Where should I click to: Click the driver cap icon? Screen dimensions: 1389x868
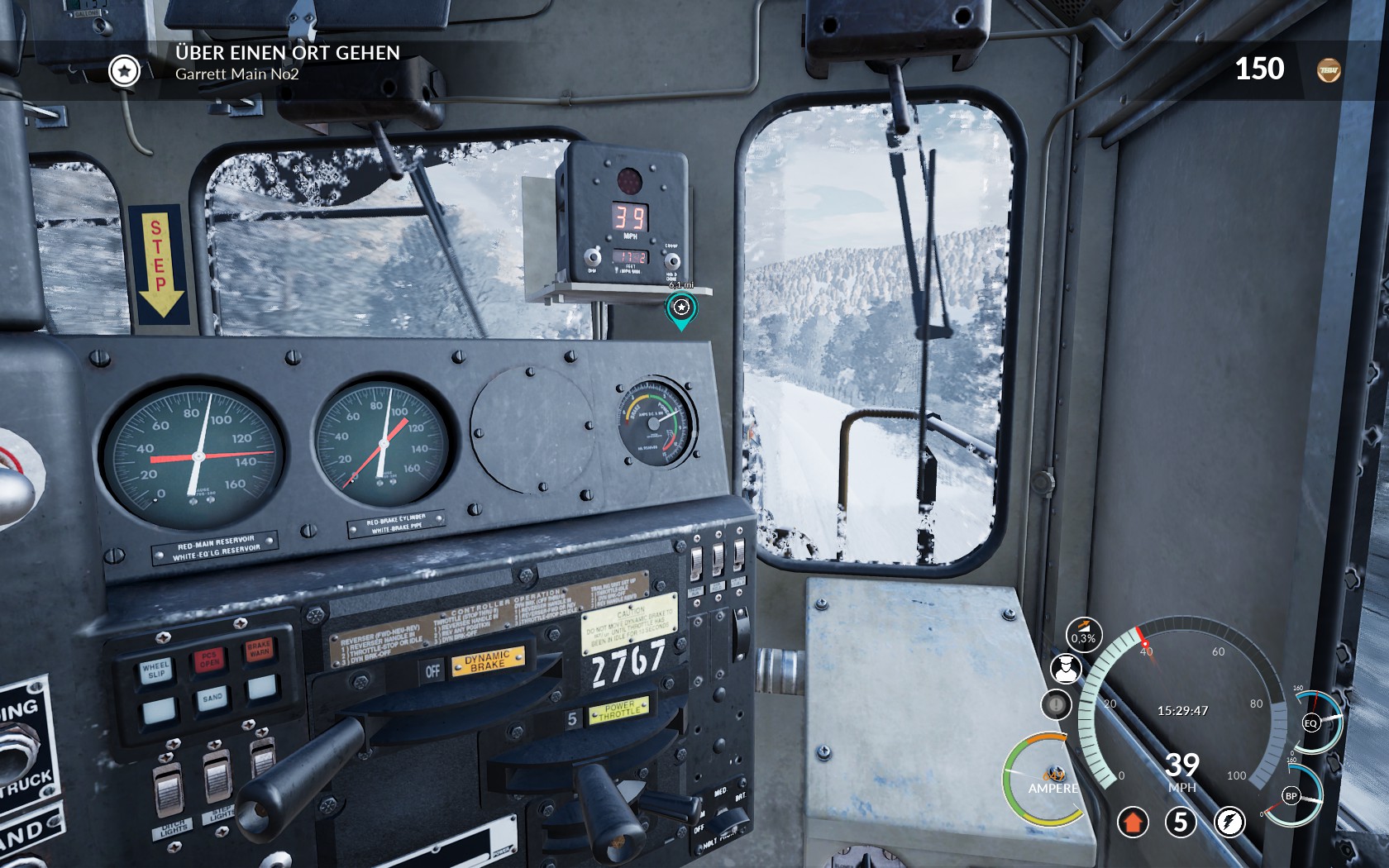[1066, 668]
